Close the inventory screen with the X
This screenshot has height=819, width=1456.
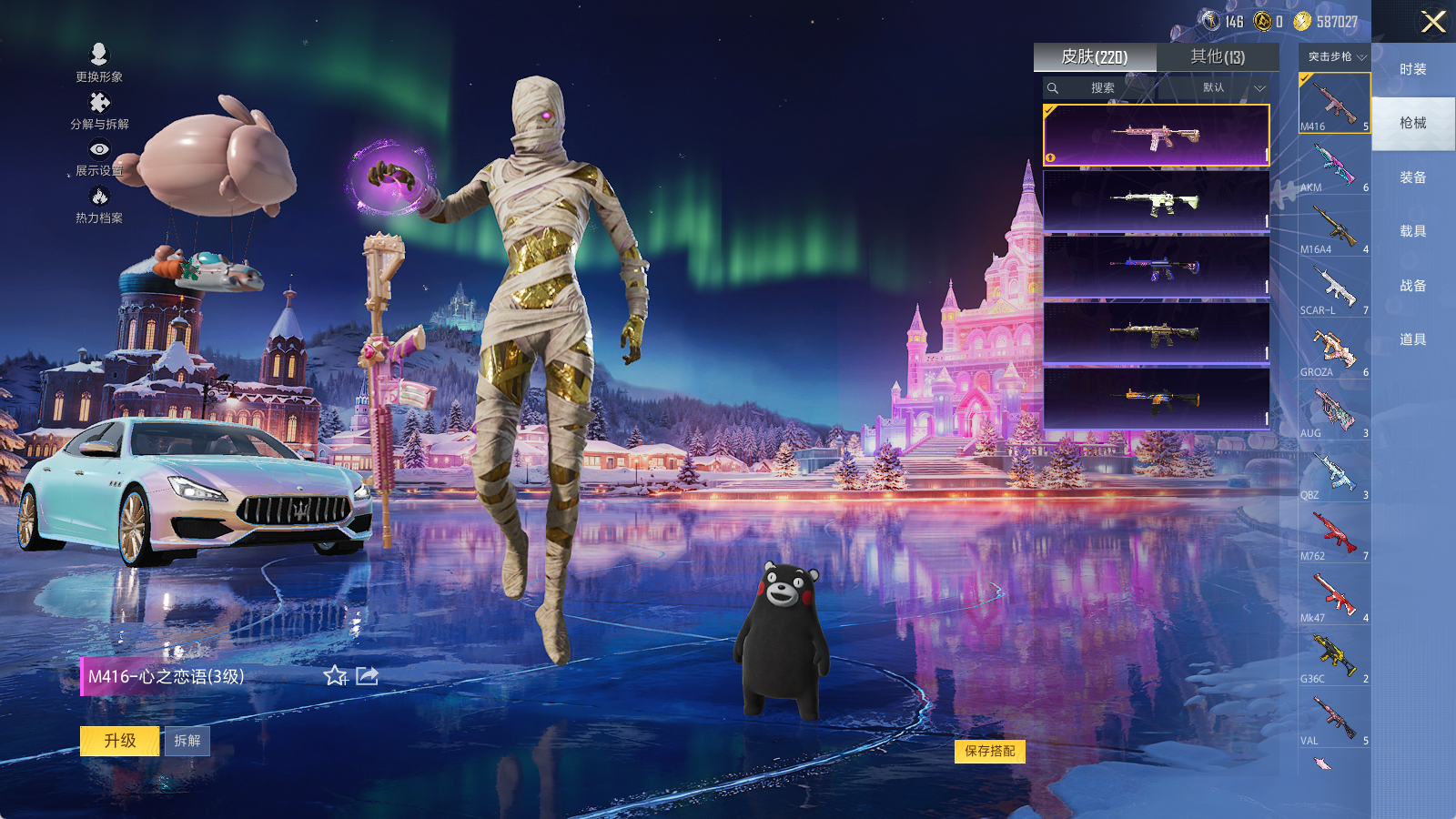tap(1433, 22)
